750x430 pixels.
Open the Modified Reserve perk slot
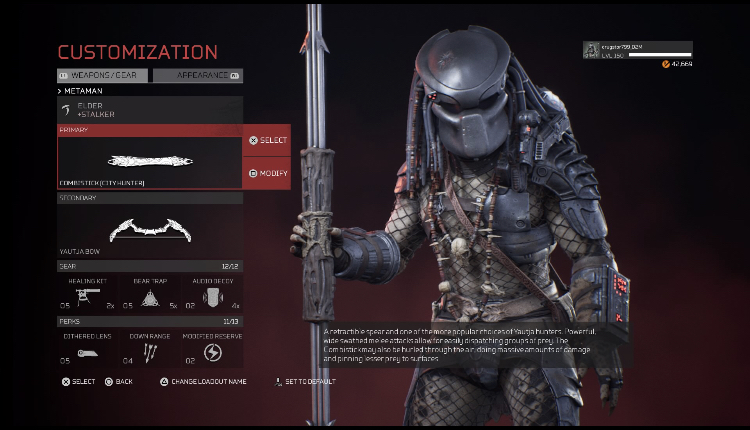tap(212, 349)
